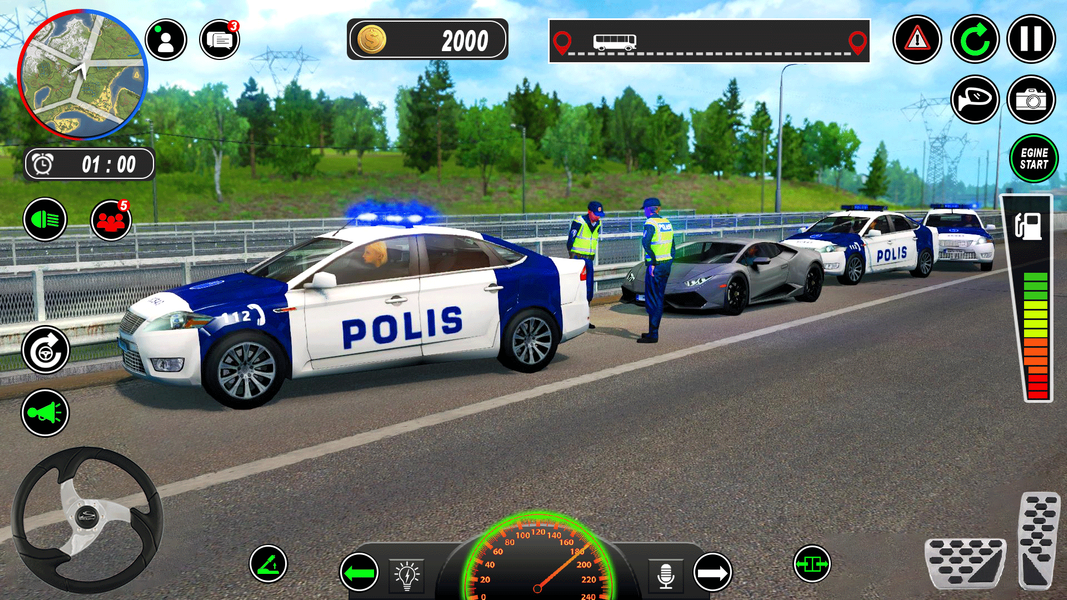This screenshot has width=1067, height=600.
Task: Change the steering control mode
Action: [x=46, y=350]
